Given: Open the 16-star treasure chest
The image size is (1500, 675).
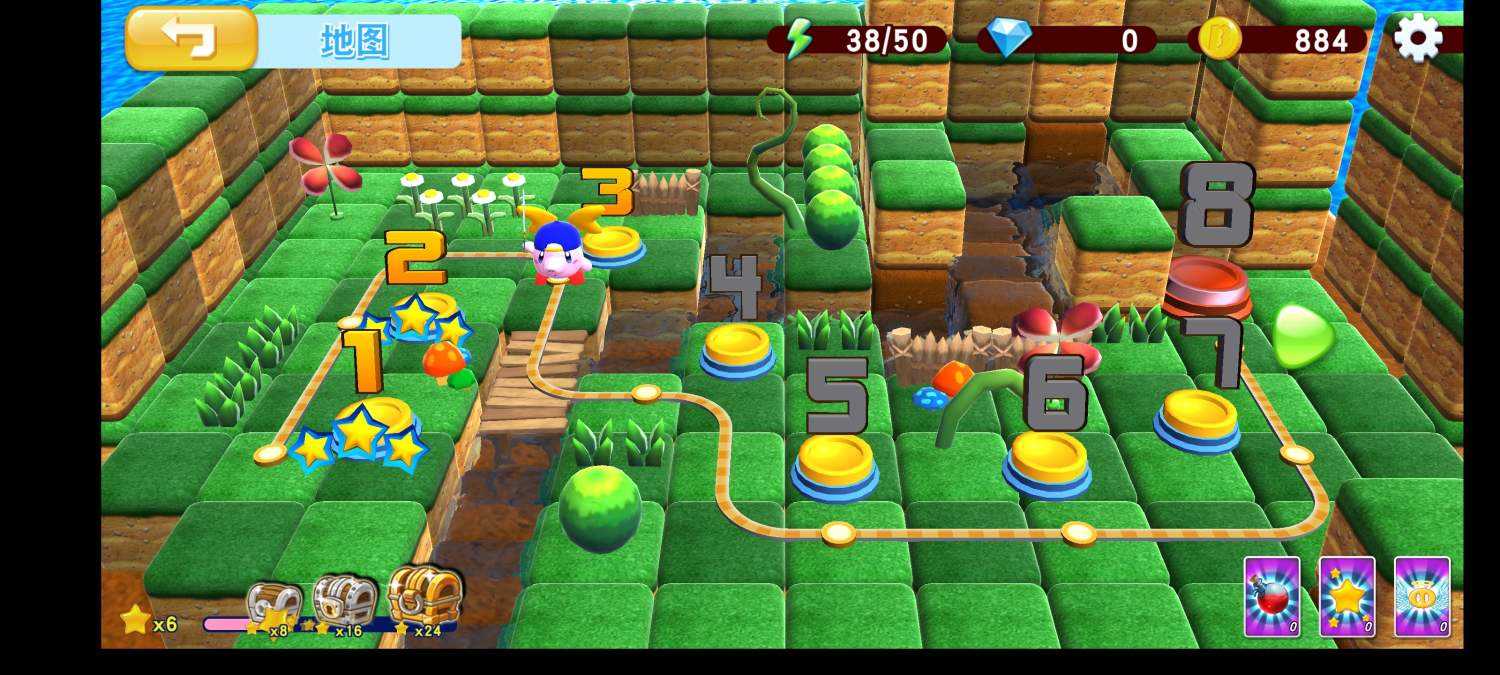Looking at the screenshot, I should coord(344,601).
